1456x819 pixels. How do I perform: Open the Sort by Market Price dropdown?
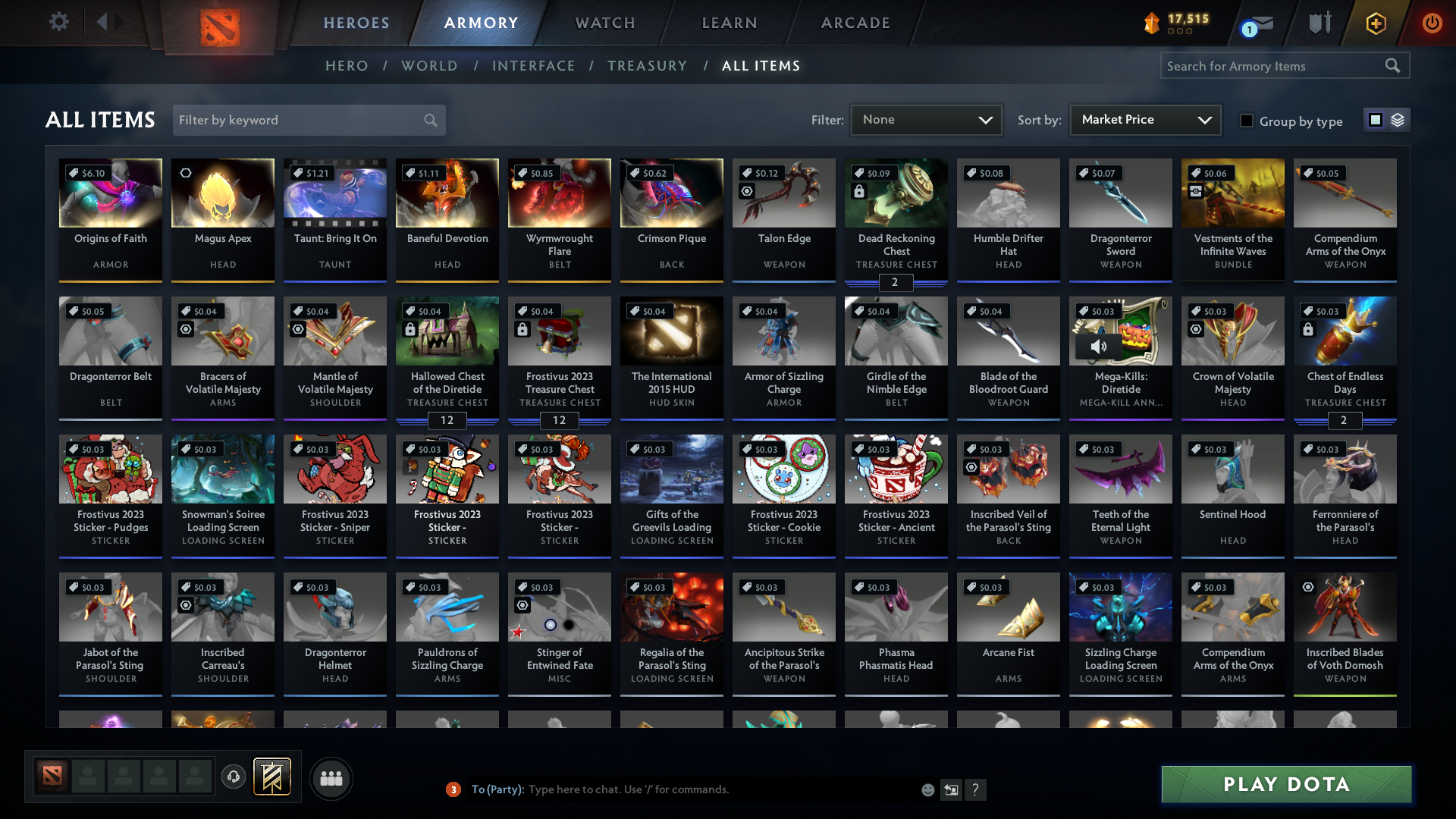pos(1145,120)
